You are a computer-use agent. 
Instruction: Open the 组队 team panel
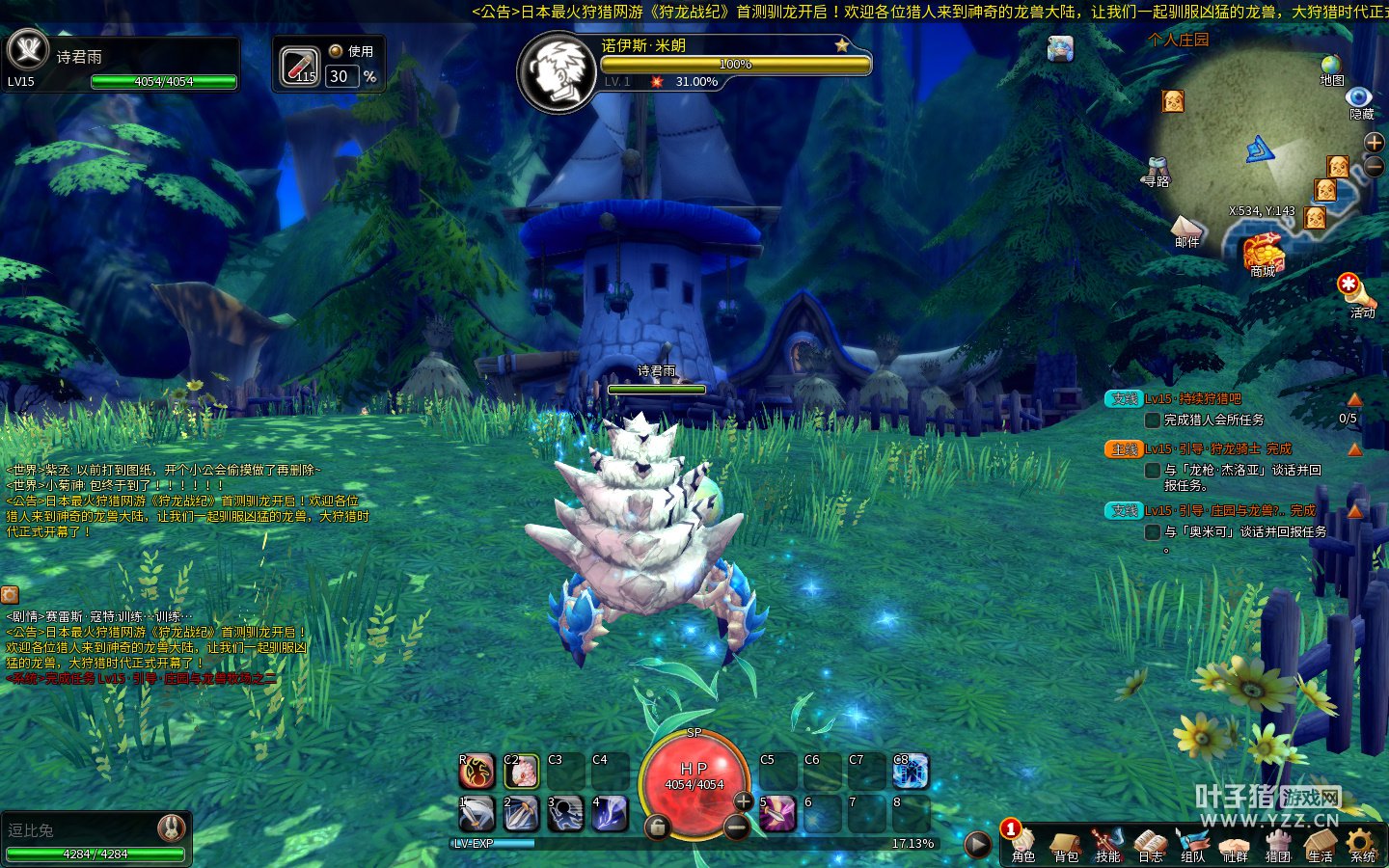point(1193,845)
